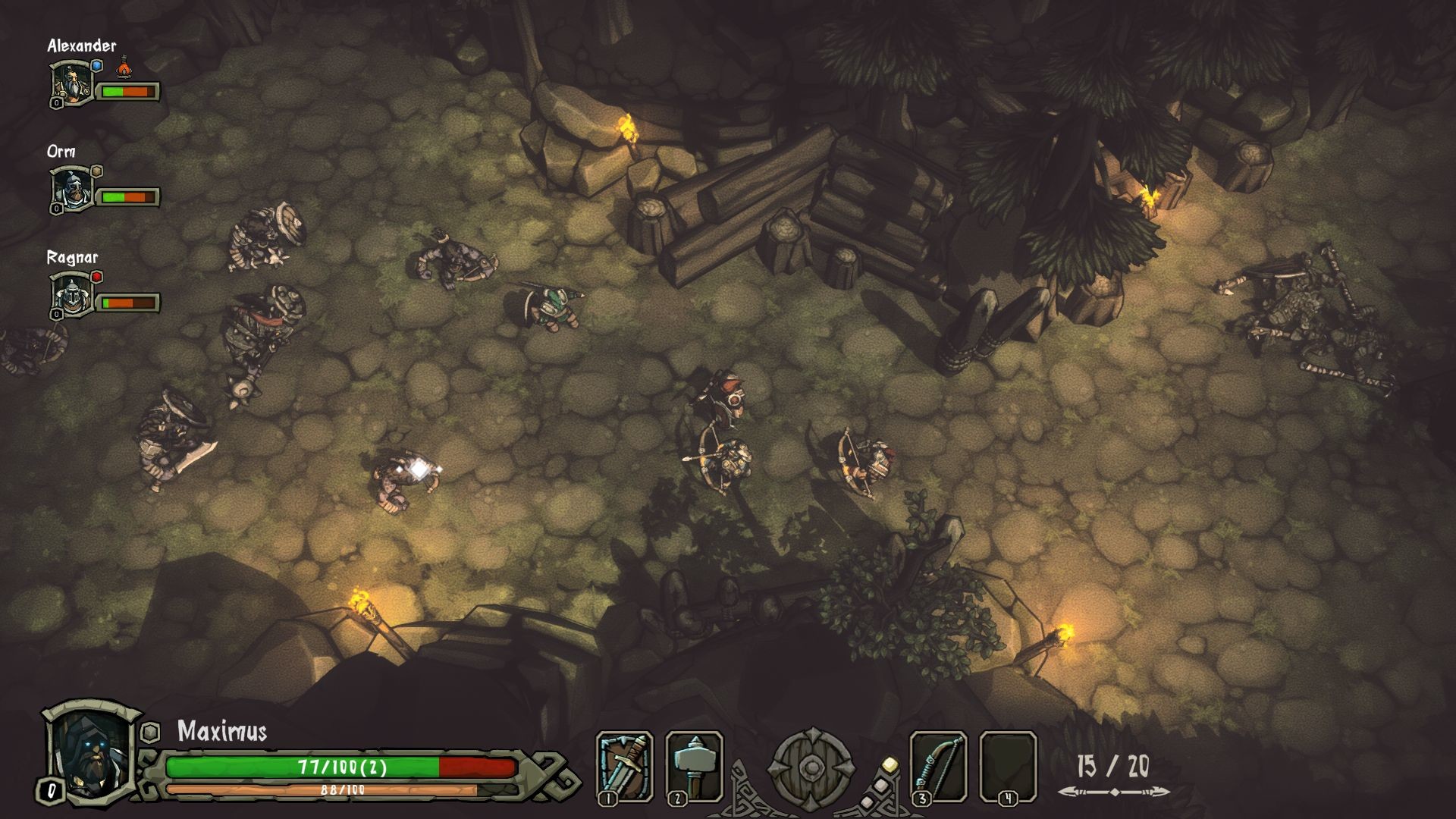Choose Orm's portrait in the party list
1456x819 pixels.
point(72,190)
